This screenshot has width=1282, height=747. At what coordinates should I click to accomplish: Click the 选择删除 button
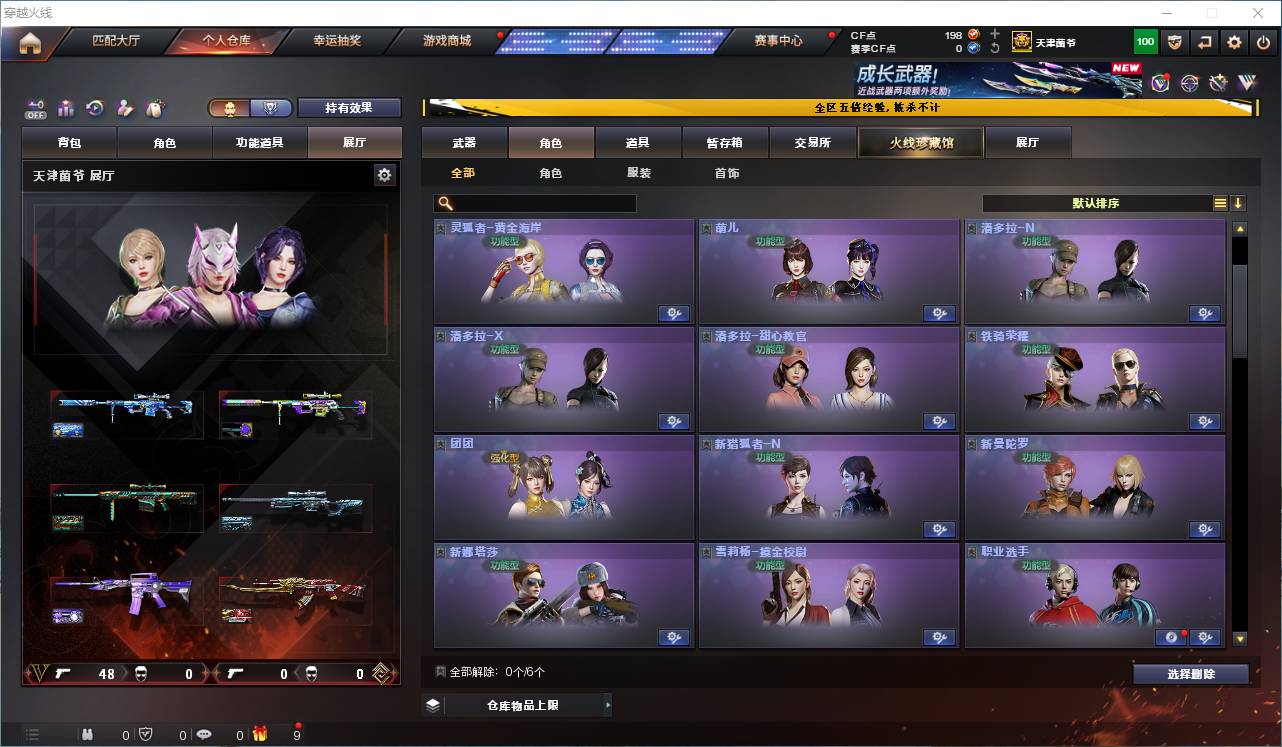pyautogui.click(x=1190, y=673)
